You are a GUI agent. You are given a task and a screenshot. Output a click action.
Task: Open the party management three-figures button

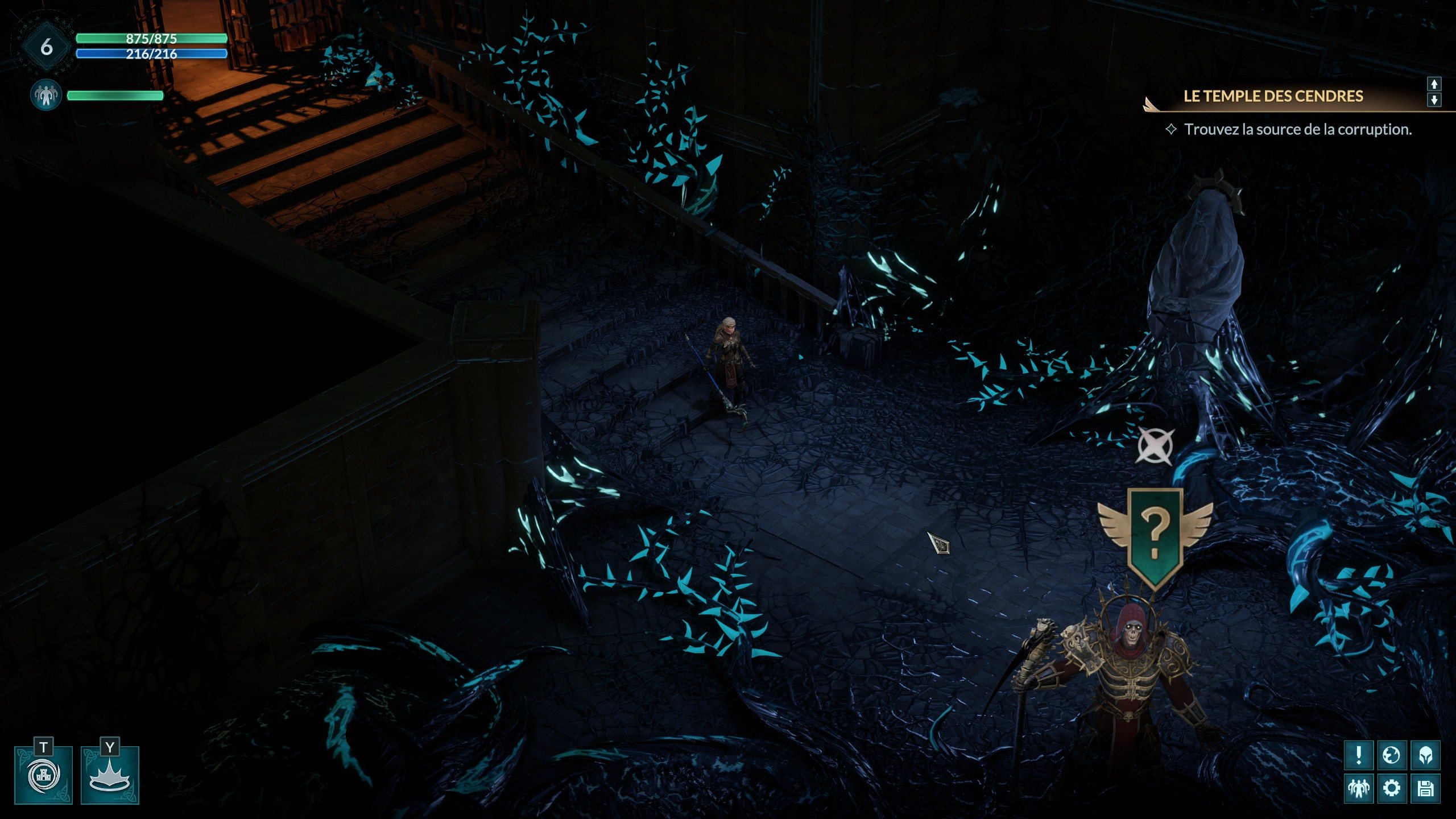(x=1359, y=788)
